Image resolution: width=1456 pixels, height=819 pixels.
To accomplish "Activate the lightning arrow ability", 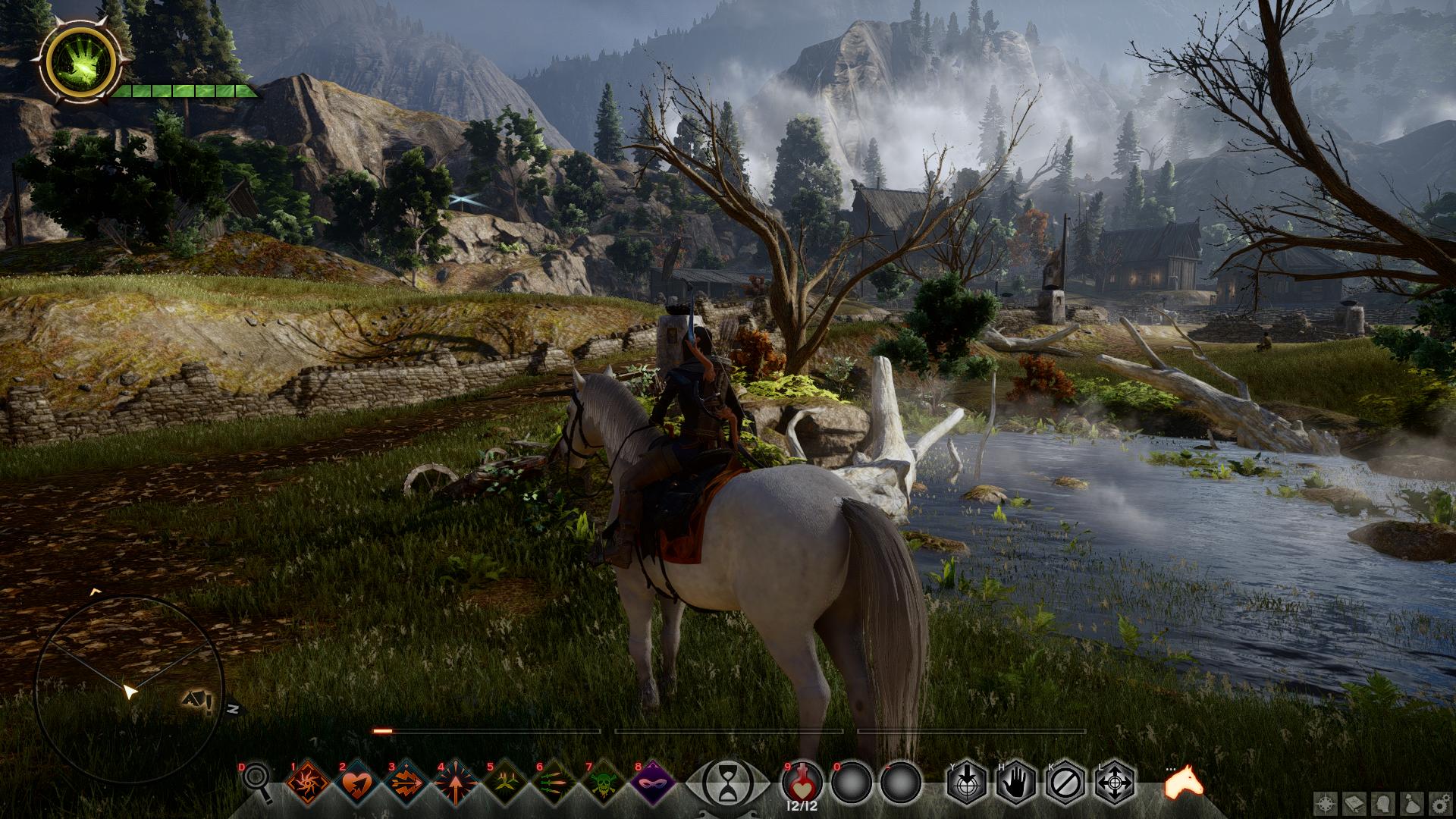I will tap(408, 781).
